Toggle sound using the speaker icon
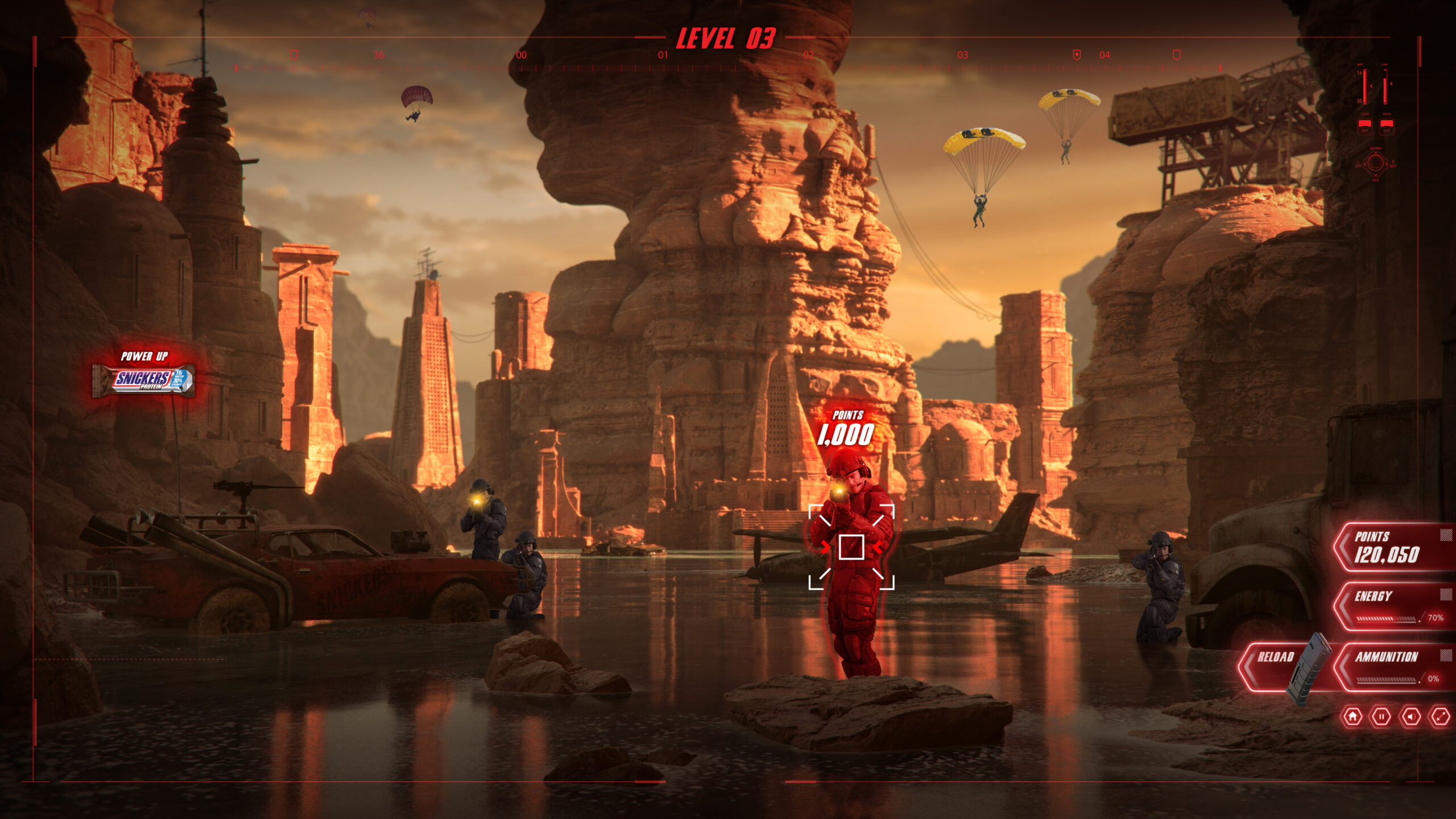This screenshot has width=1456, height=819. 1410,717
